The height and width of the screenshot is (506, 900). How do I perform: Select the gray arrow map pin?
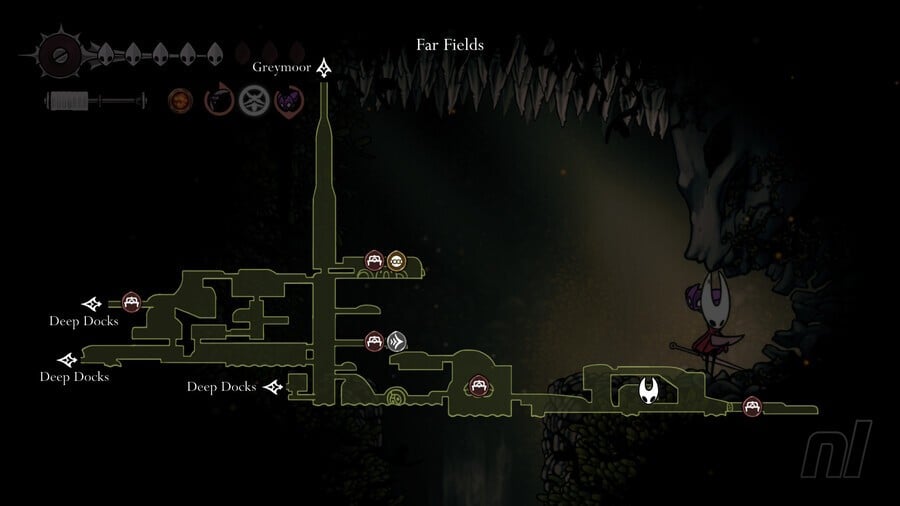tap(397, 342)
